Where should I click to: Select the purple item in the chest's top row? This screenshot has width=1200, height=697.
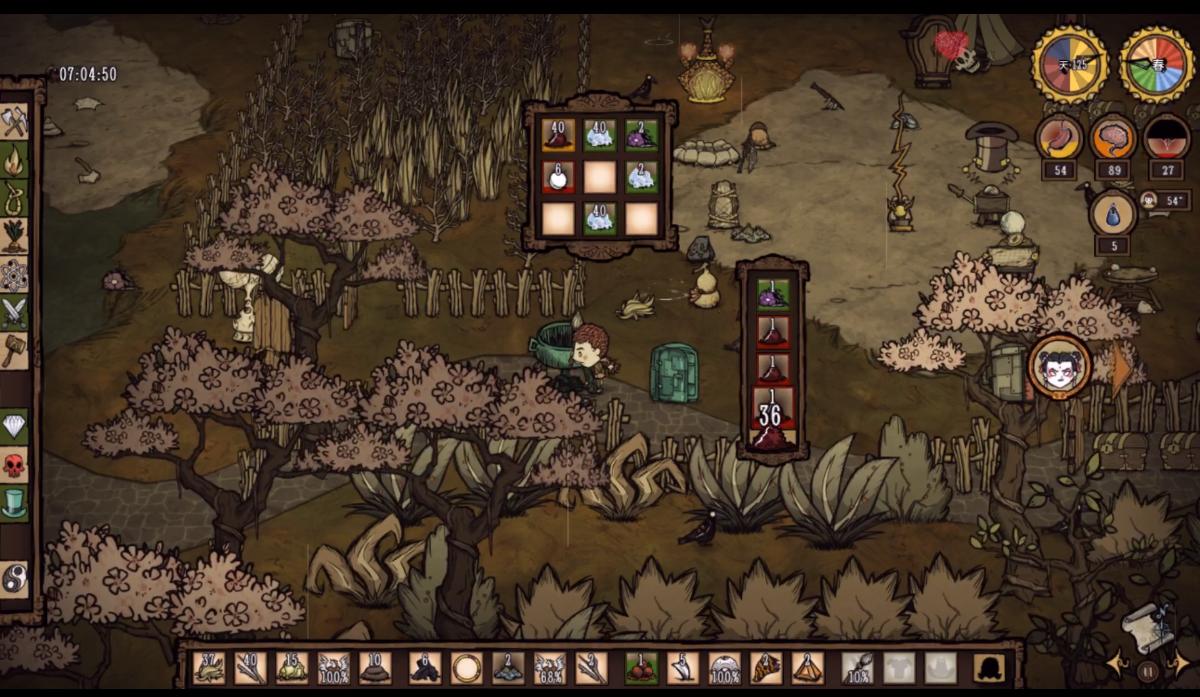(641, 135)
